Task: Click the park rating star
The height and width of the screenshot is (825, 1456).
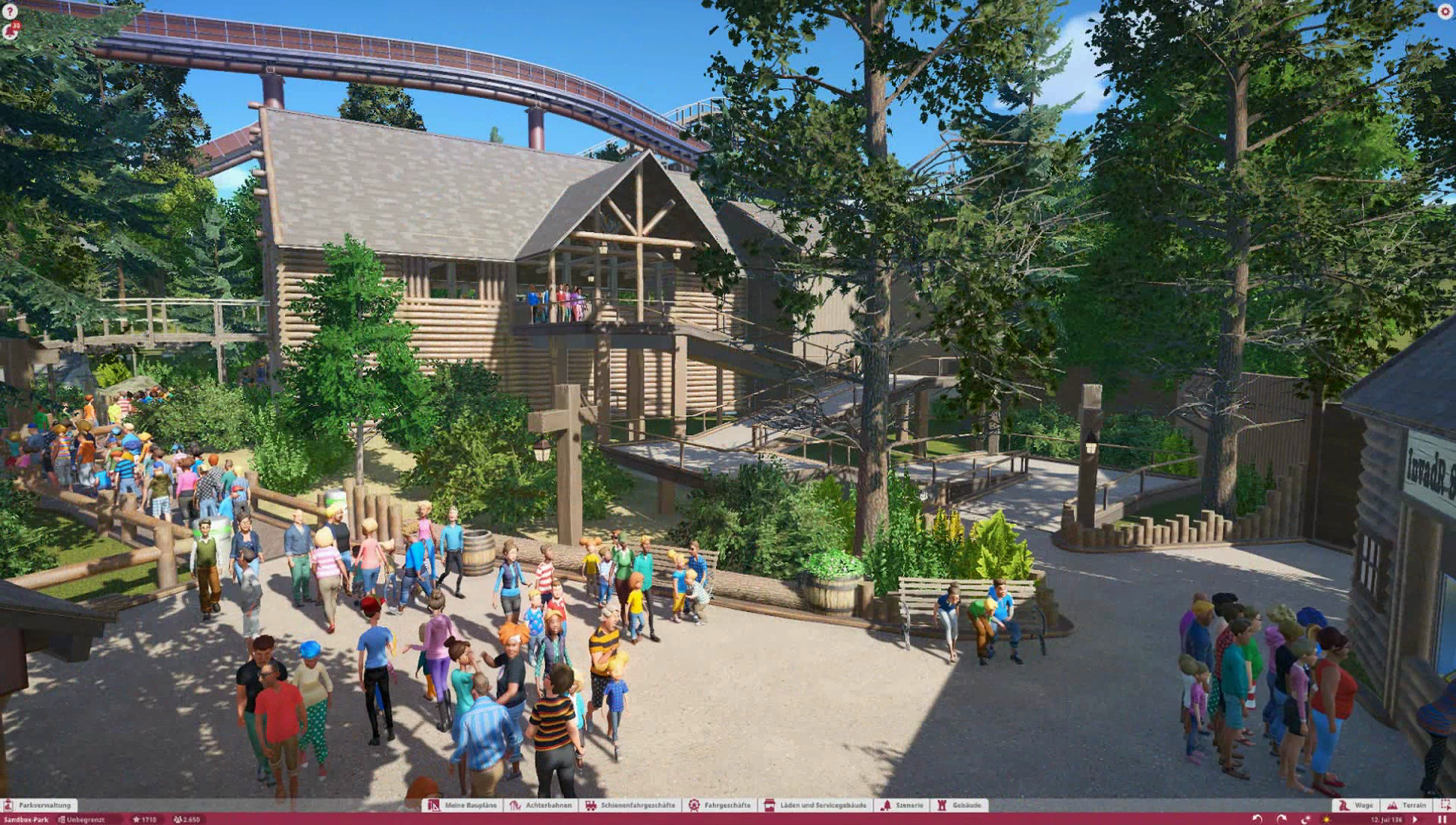Action: coord(136,820)
